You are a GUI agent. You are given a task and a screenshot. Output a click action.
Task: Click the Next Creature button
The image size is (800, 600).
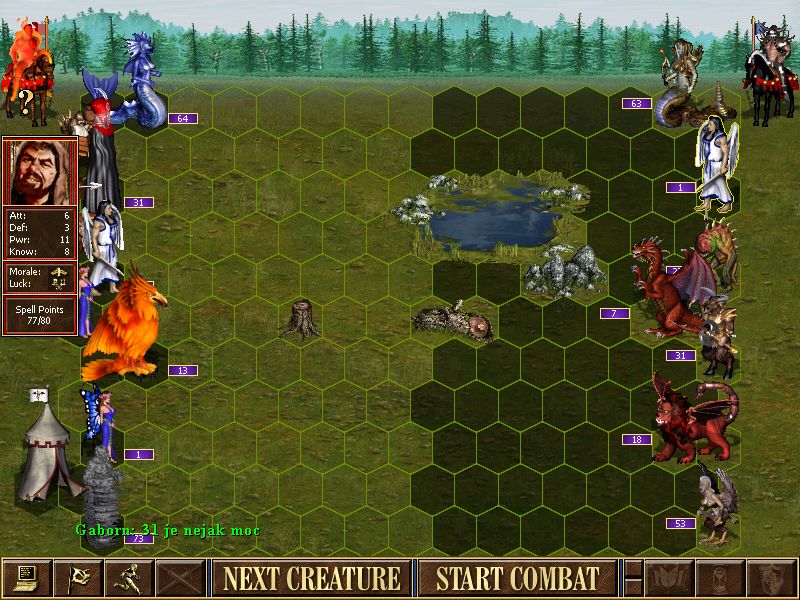(311, 578)
